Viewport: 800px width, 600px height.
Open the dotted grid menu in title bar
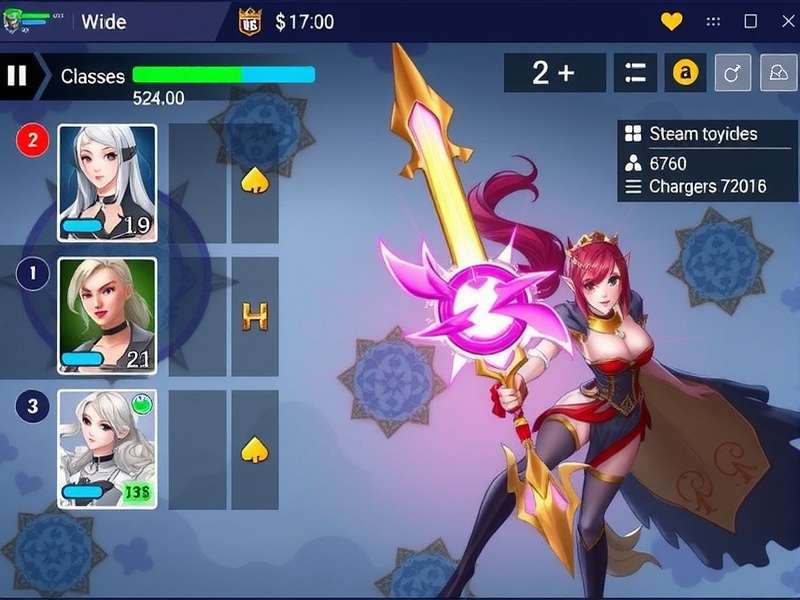pos(713,21)
